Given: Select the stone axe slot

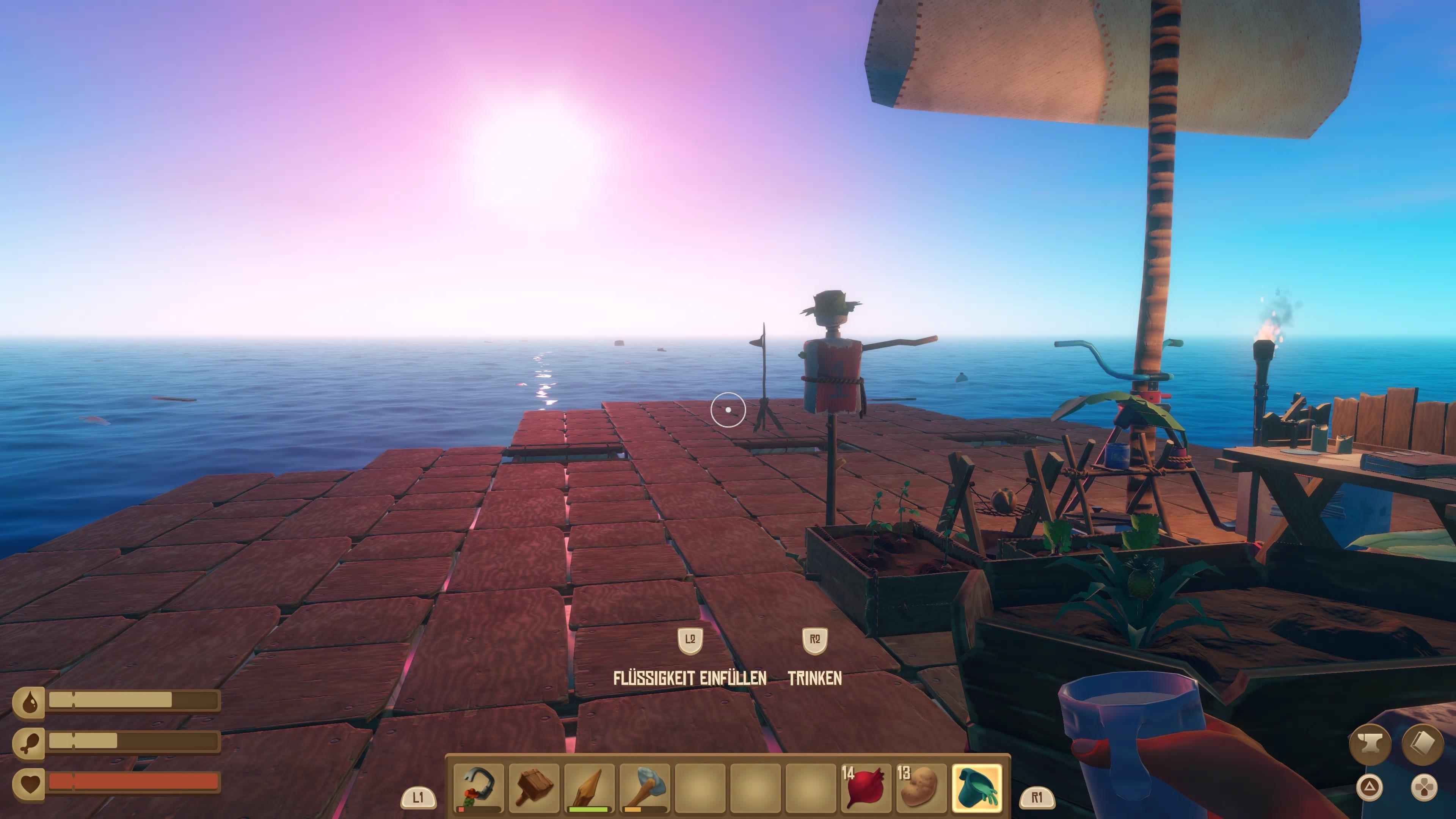Looking at the screenshot, I should [644, 788].
